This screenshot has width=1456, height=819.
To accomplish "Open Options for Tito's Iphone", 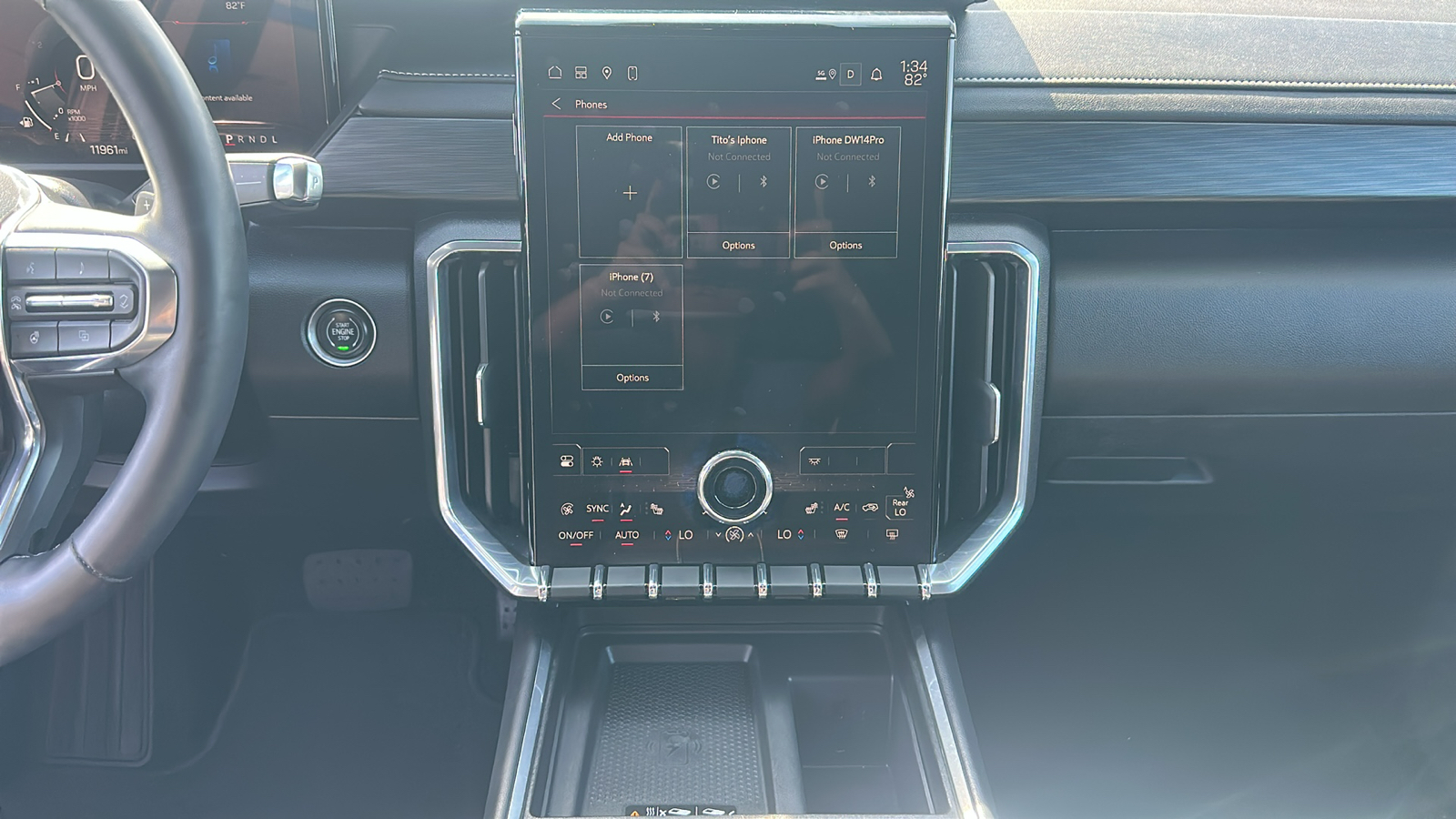I will (x=738, y=245).
